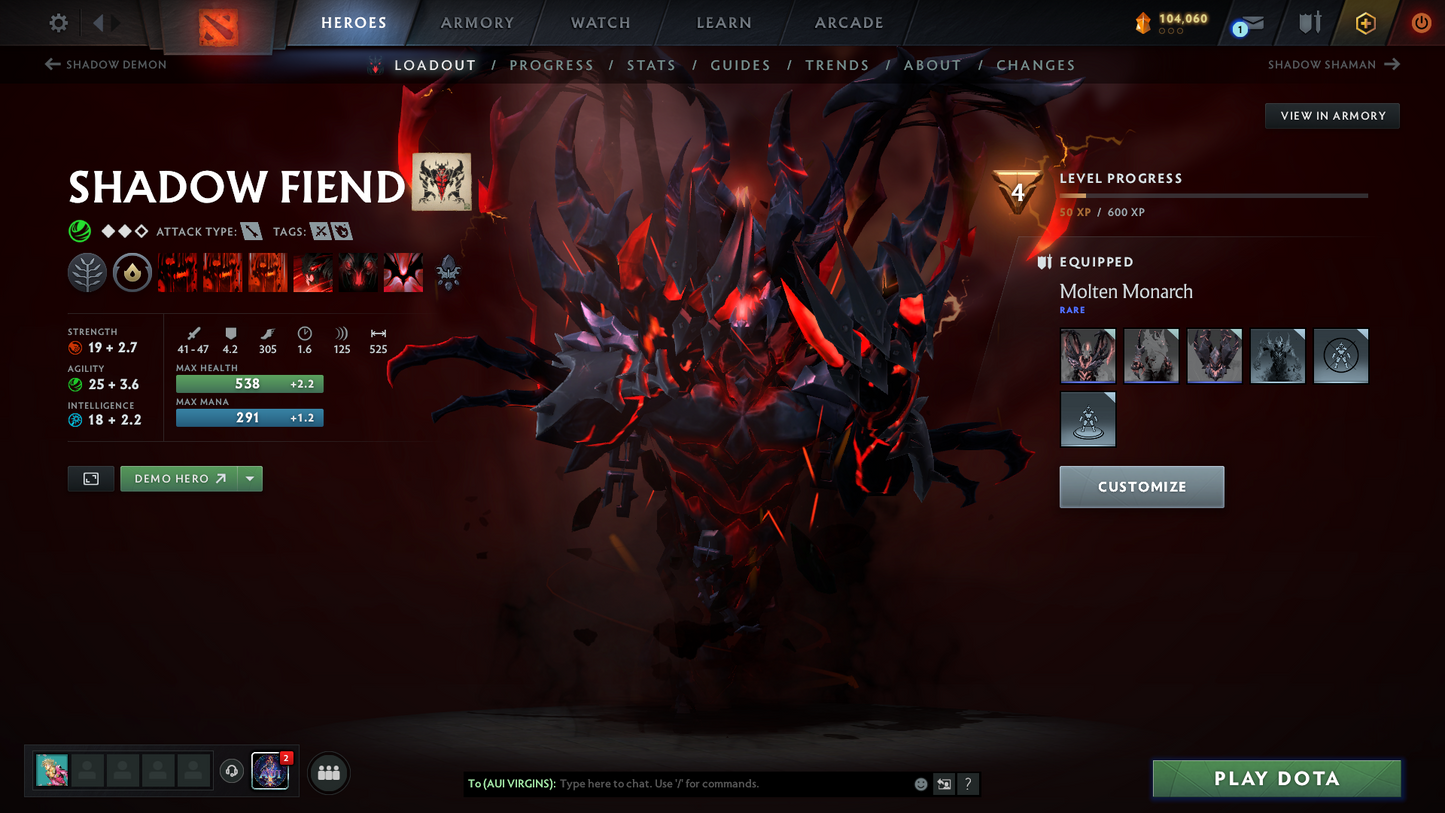Viewport: 1445px width, 813px height.
Task: Open the Shadow Fiend facet flame icon
Action: (x=133, y=272)
